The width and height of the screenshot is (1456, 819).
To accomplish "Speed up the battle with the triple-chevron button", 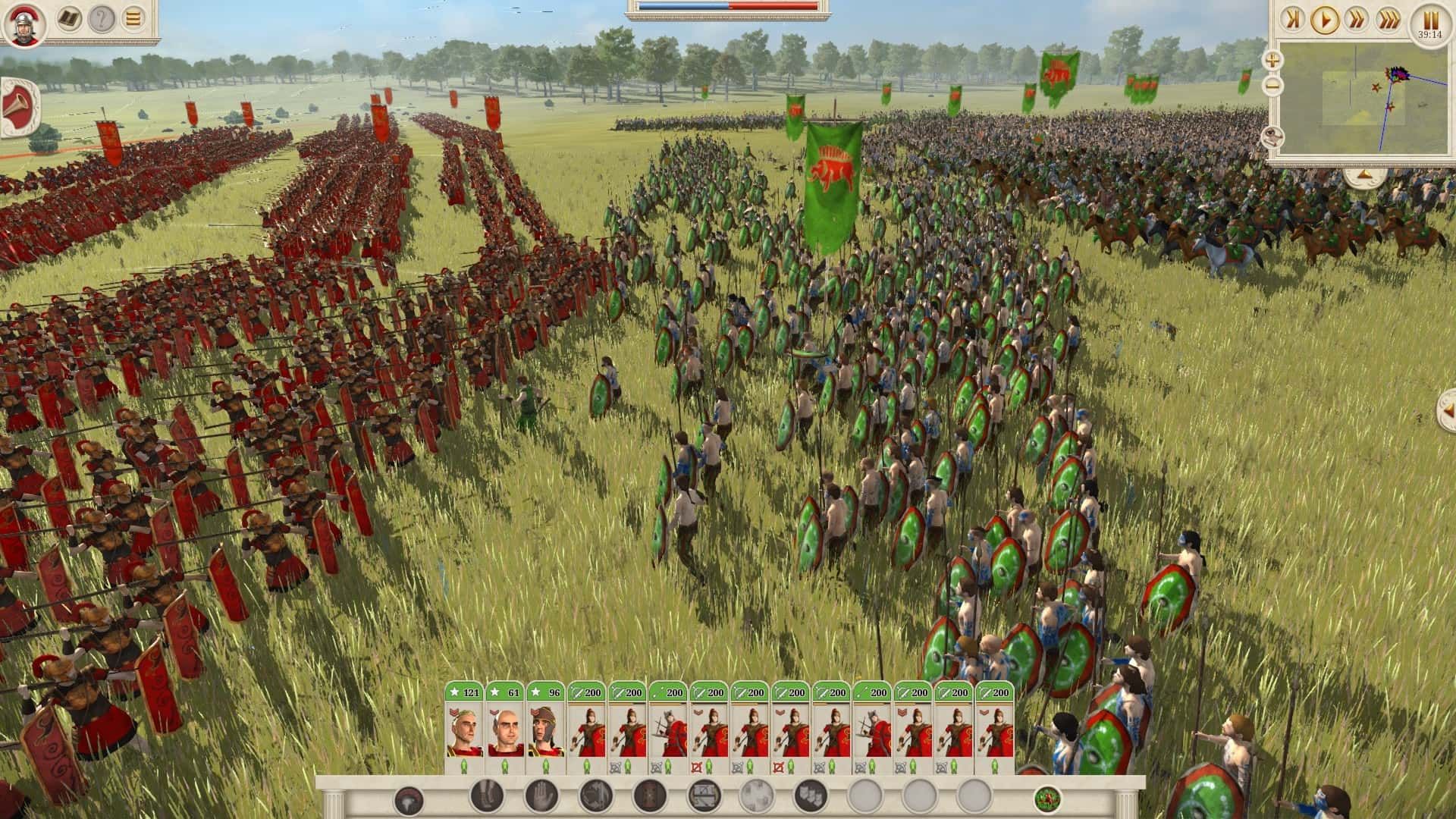I will [1389, 19].
